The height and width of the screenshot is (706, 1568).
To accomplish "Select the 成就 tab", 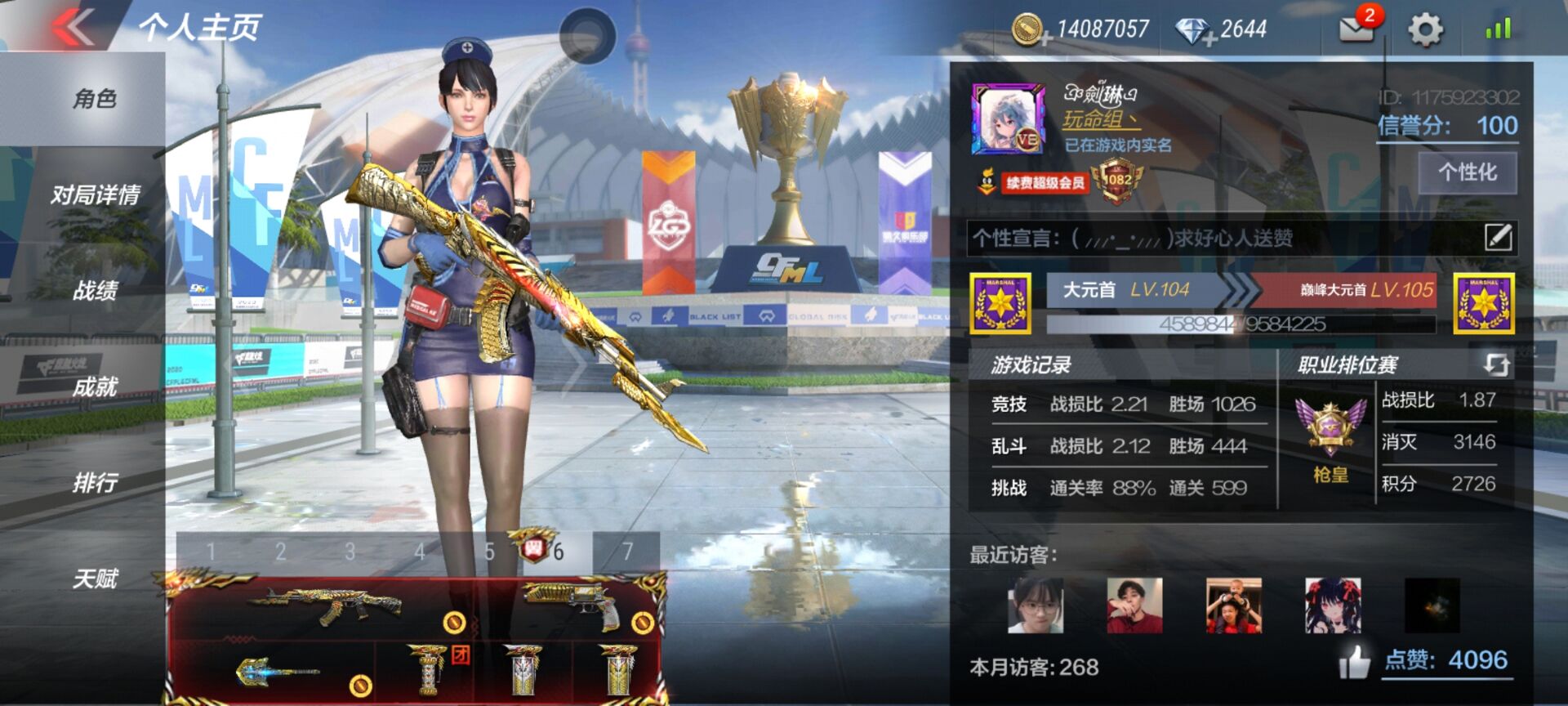I will point(95,387).
